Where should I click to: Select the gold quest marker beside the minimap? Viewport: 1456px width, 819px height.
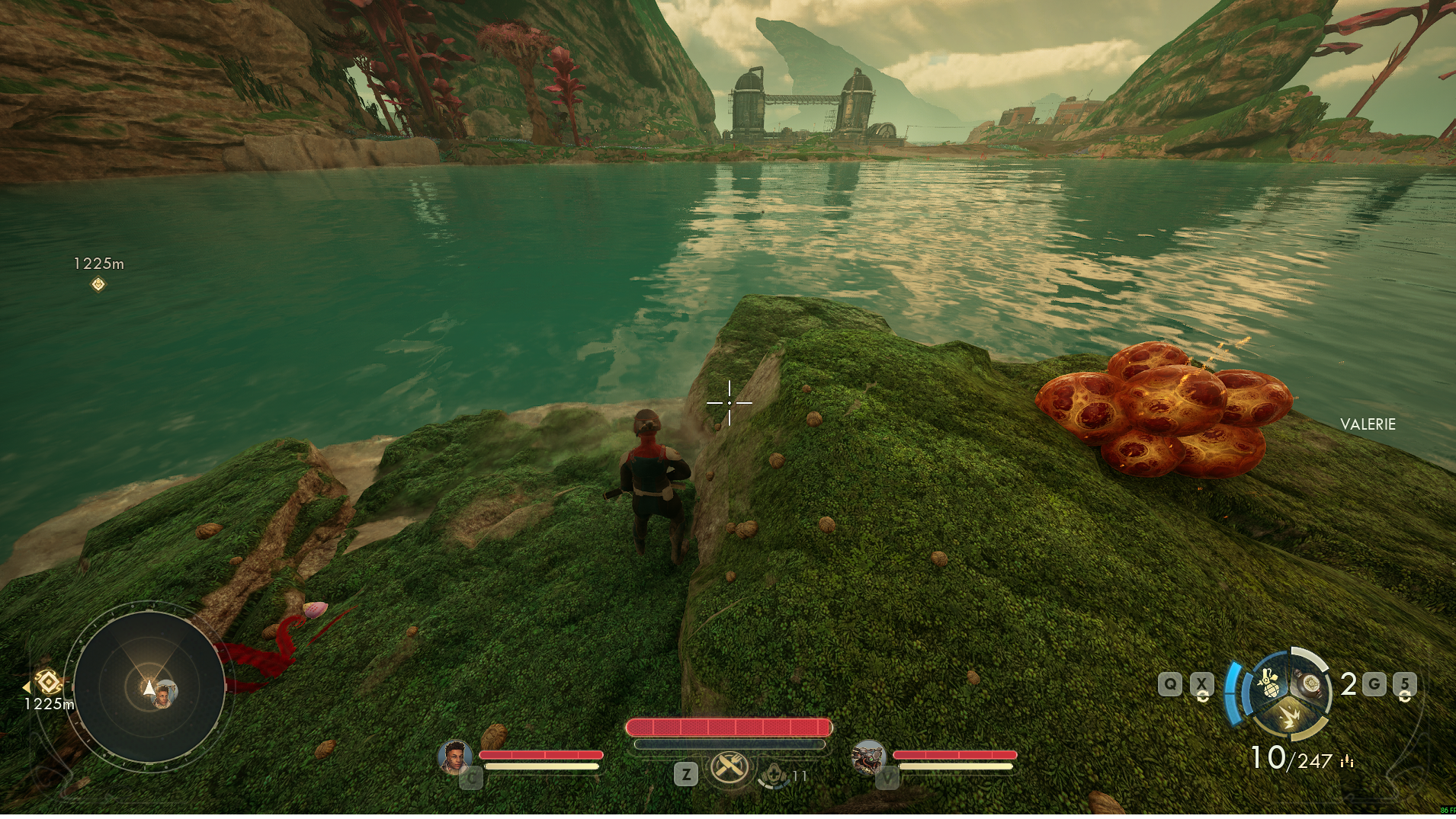[49, 681]
